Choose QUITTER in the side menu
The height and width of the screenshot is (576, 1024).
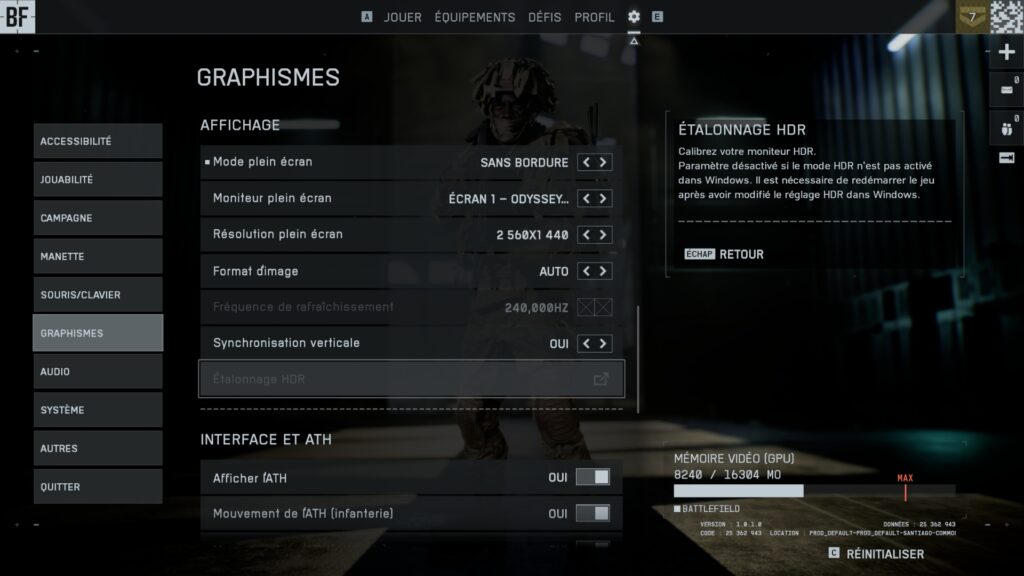coord(97,487)
